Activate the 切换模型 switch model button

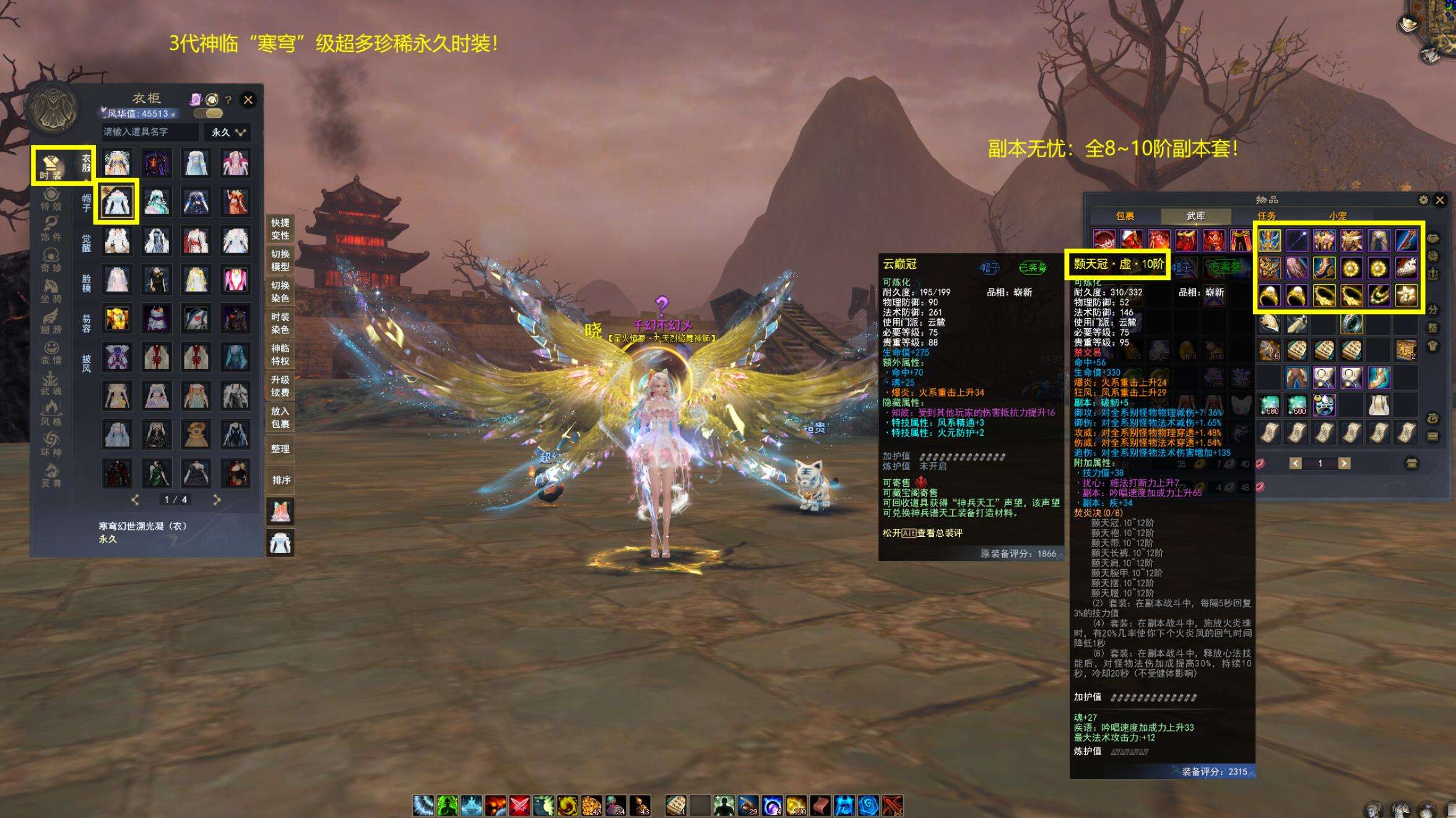tap(280, 260)
